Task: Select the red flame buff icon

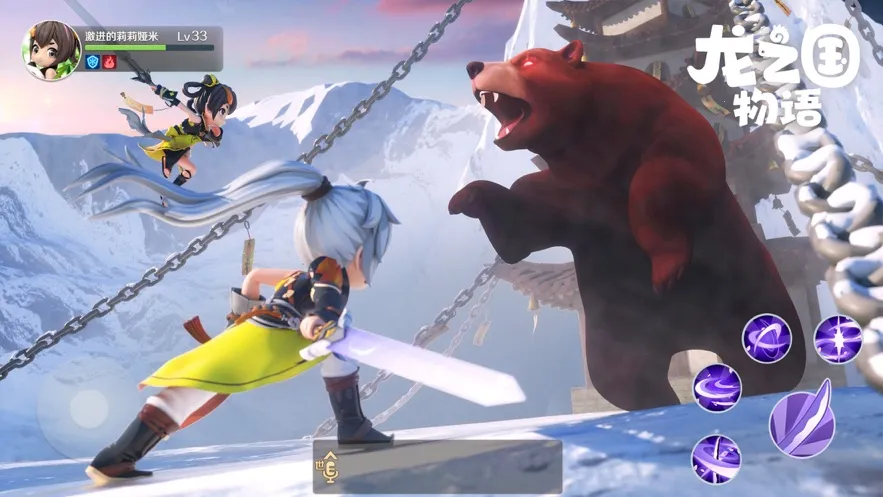Action: [110, 62]
